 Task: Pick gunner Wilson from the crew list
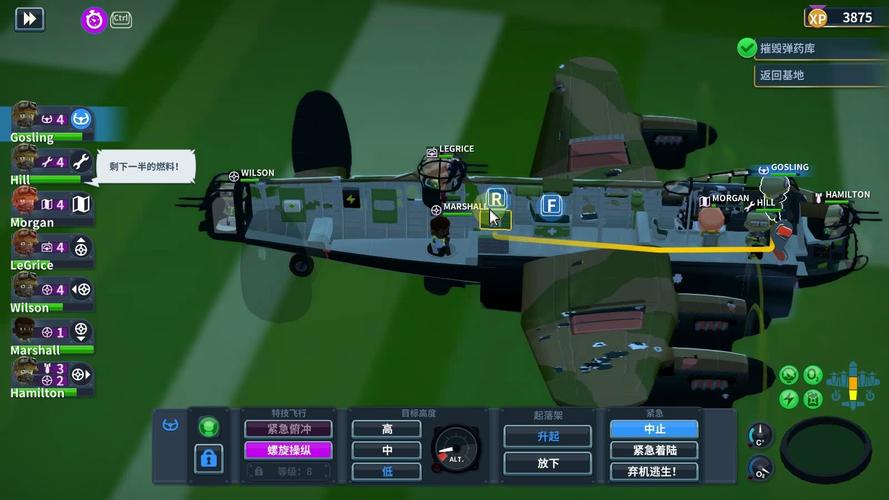[25, 290]
